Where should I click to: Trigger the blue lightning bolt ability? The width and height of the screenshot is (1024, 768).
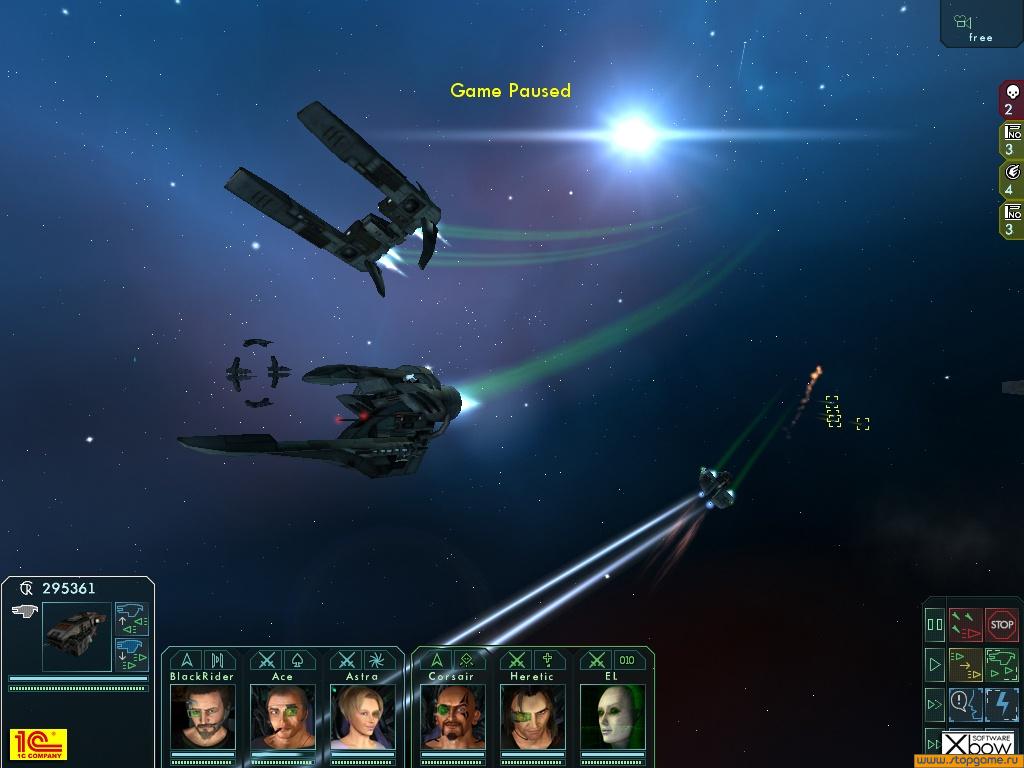click(1001, 704)
